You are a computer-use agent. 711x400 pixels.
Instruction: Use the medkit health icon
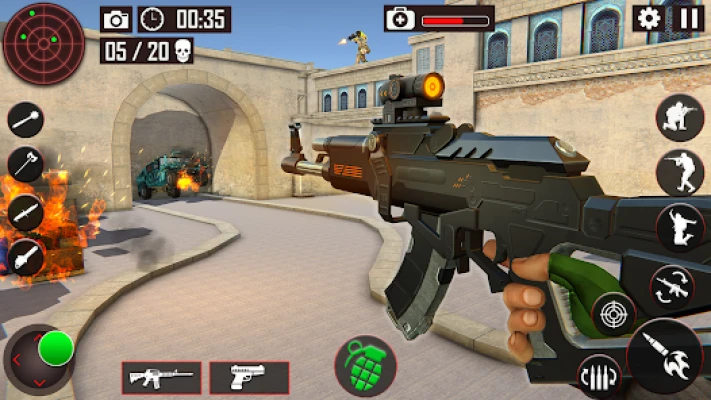tap(400, 18)
